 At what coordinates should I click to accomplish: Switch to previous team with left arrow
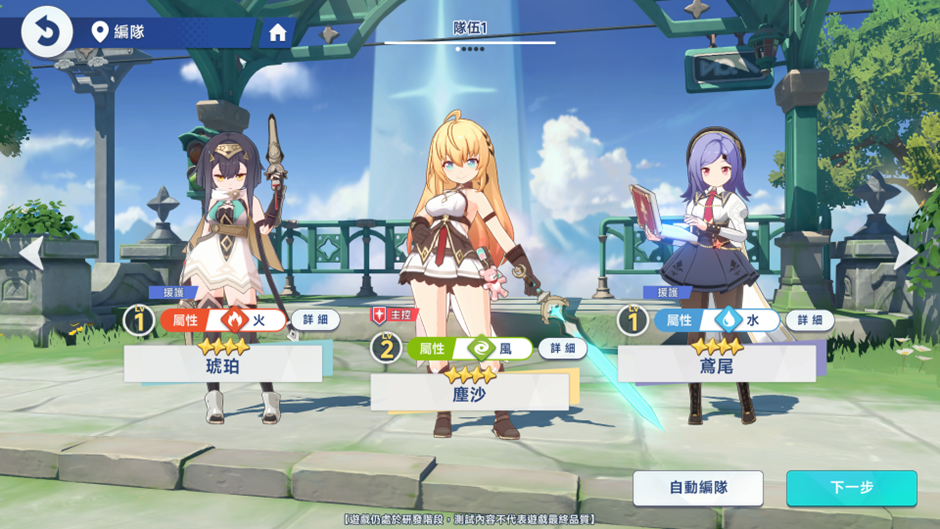click(x=31, y=253)
